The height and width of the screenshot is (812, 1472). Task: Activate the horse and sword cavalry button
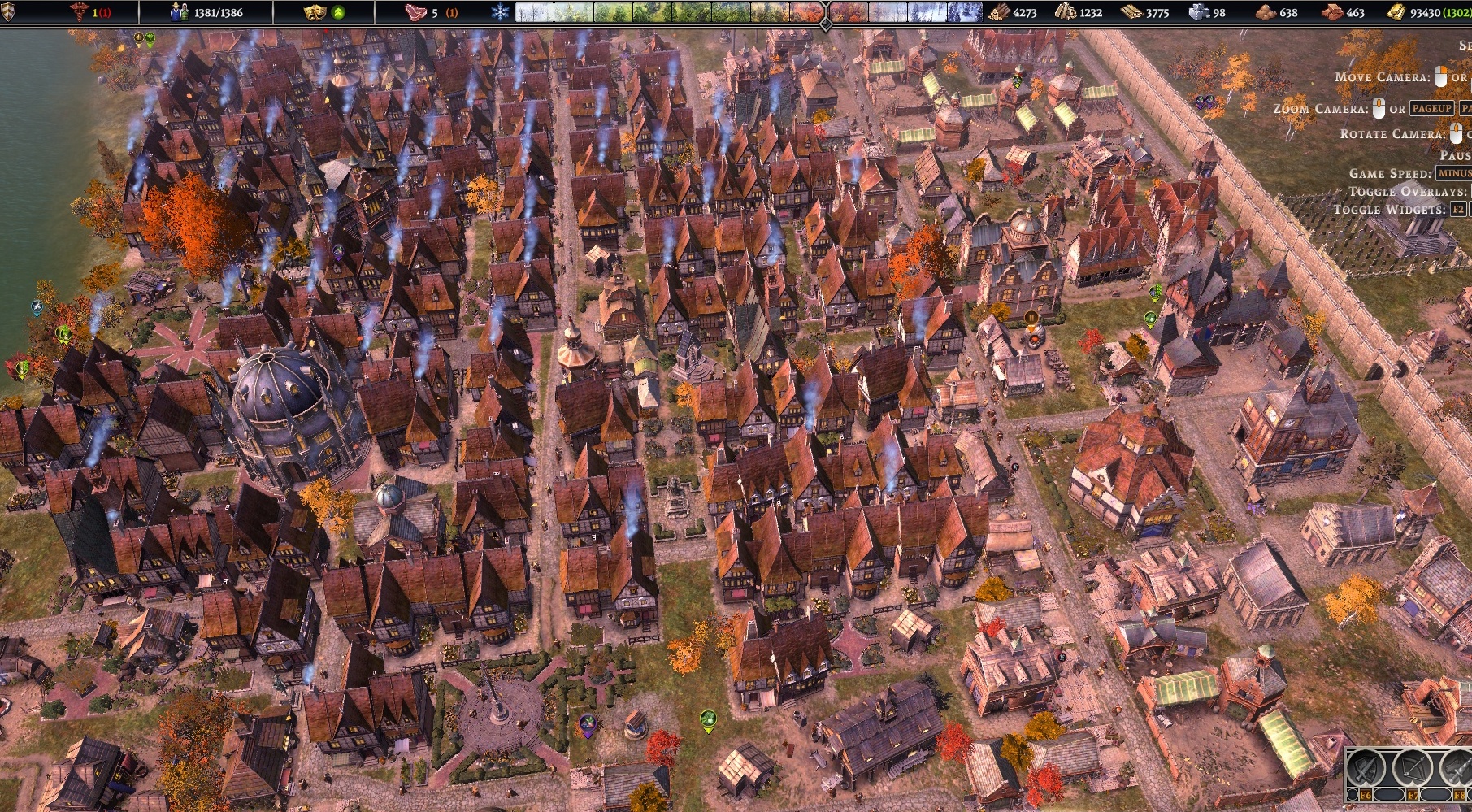pyautogui.click(x=1457, y=768)
